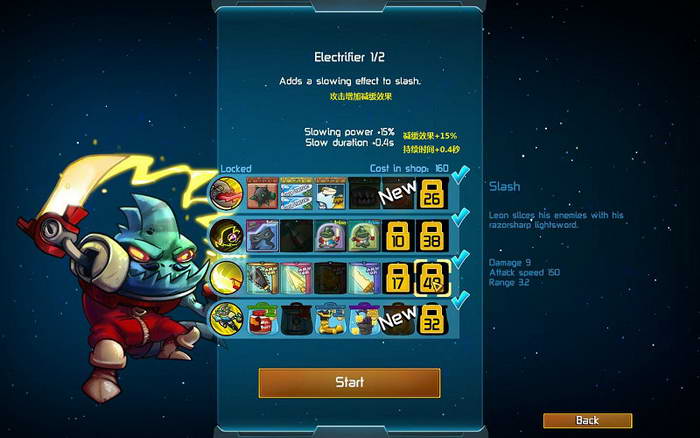Go back with the Back button
Screen dimensions: 700x438
(x=587, y=421)
